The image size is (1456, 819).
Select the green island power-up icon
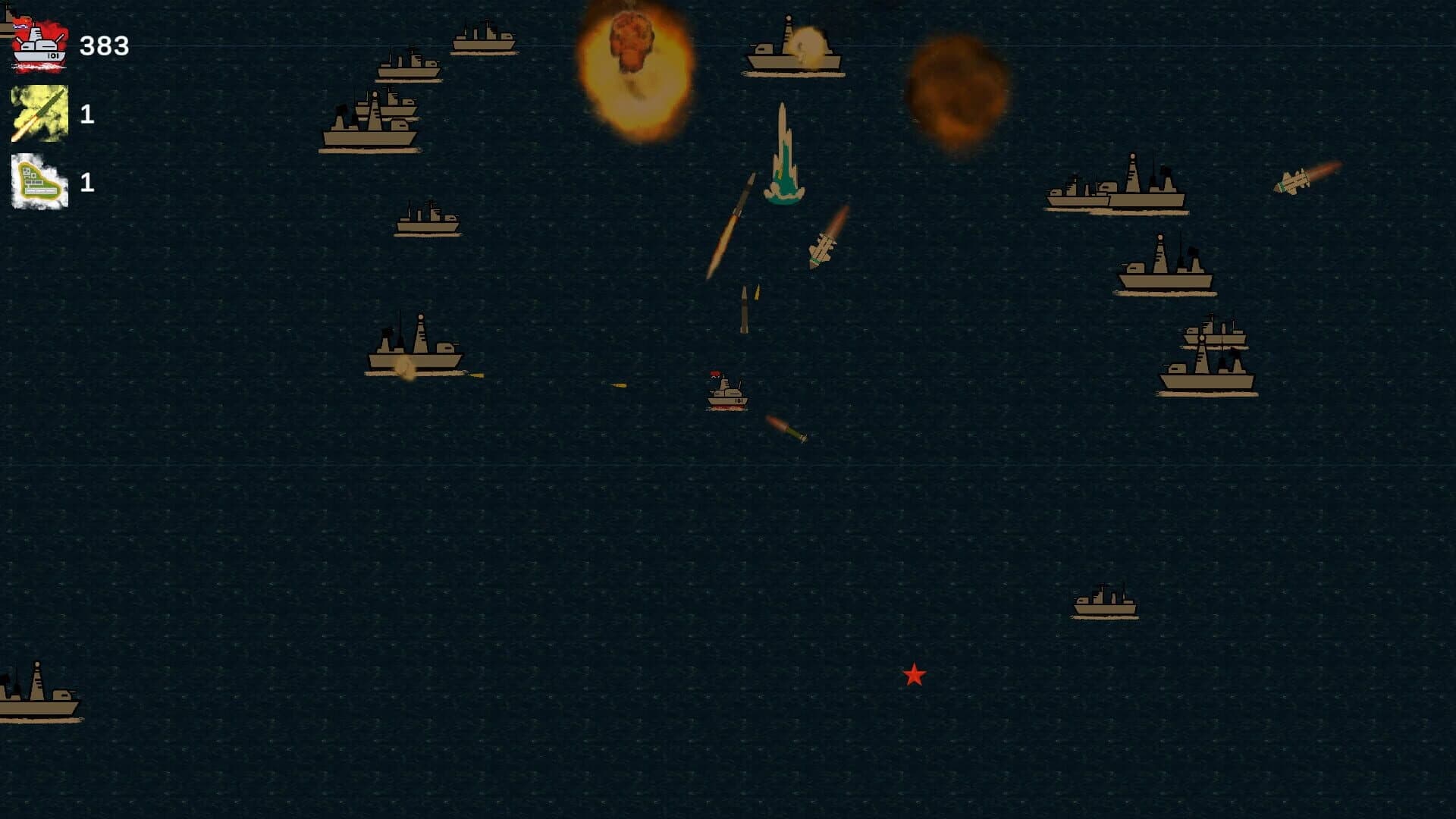(38, 182)
